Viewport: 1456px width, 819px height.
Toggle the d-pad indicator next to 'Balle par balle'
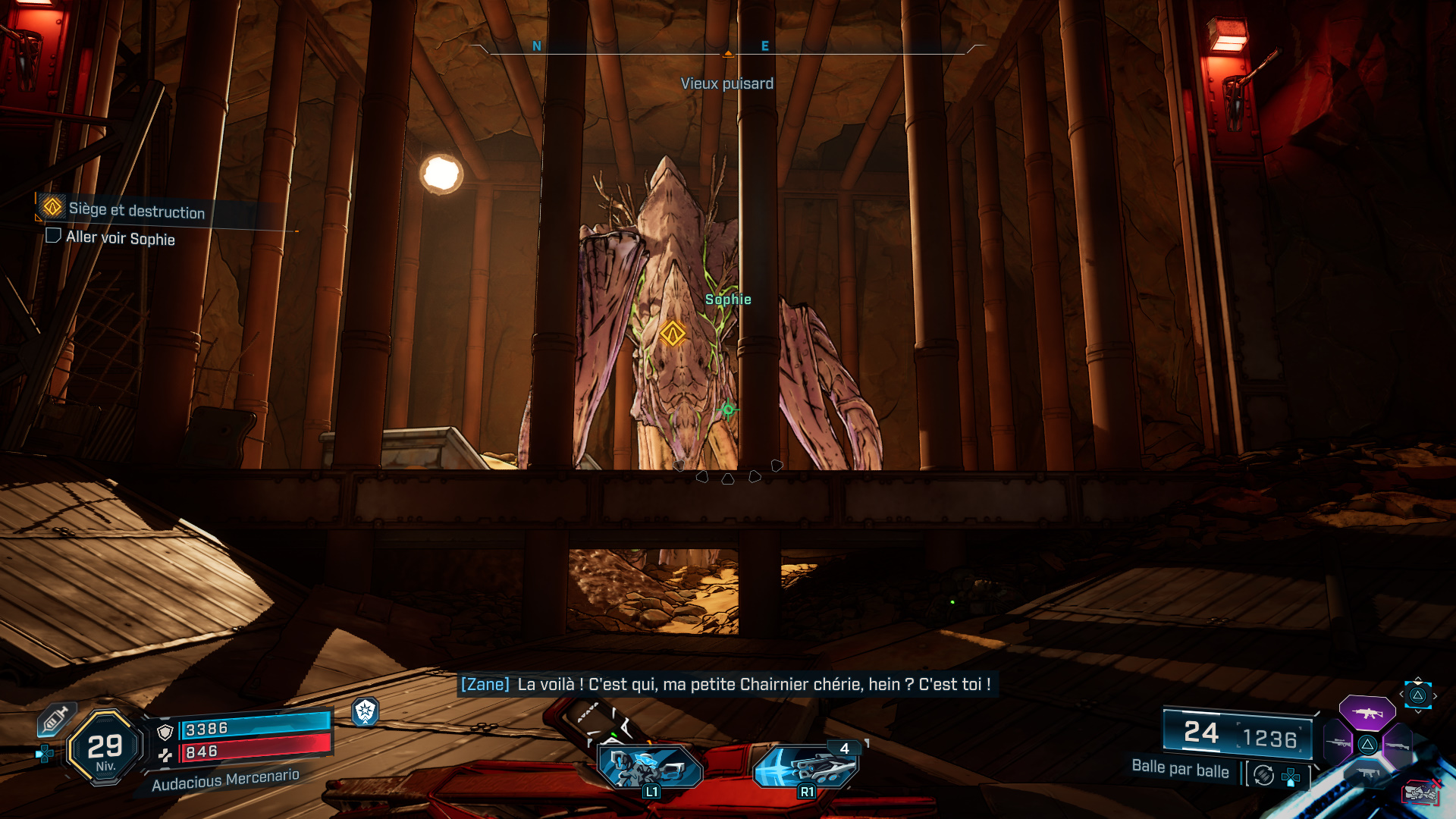point(1291,776)
